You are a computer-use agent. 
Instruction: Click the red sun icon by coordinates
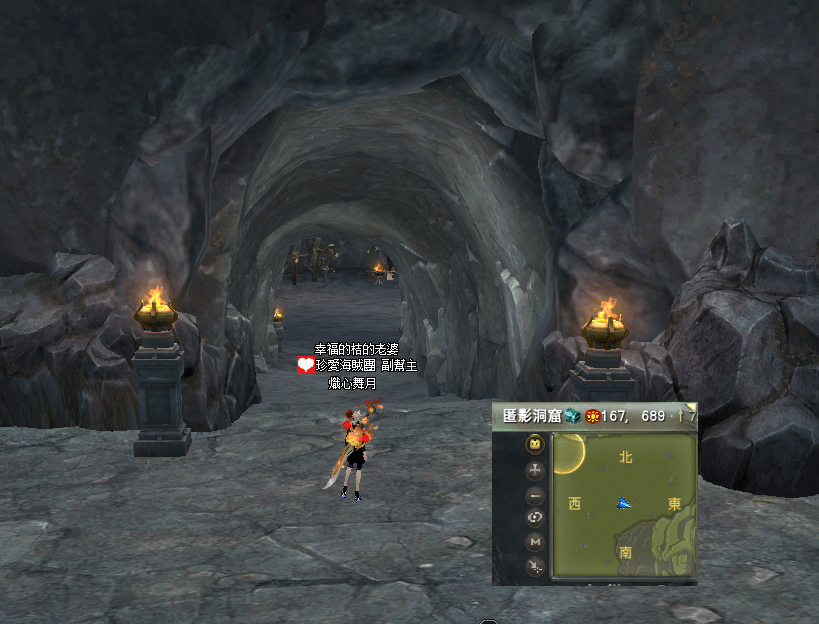(592, 416)
